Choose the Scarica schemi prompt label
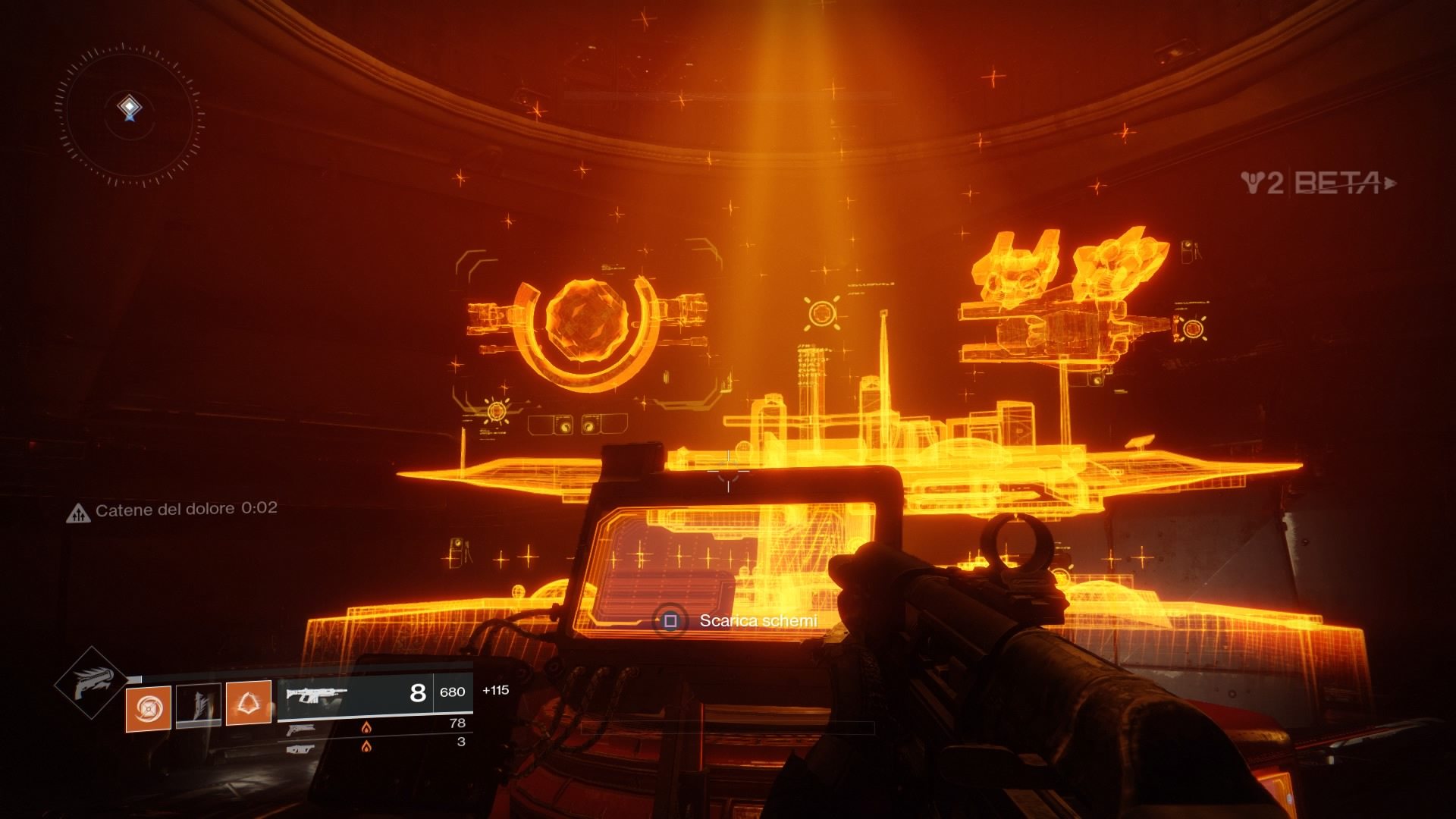The image size is (1456, 819). point(758,621)
